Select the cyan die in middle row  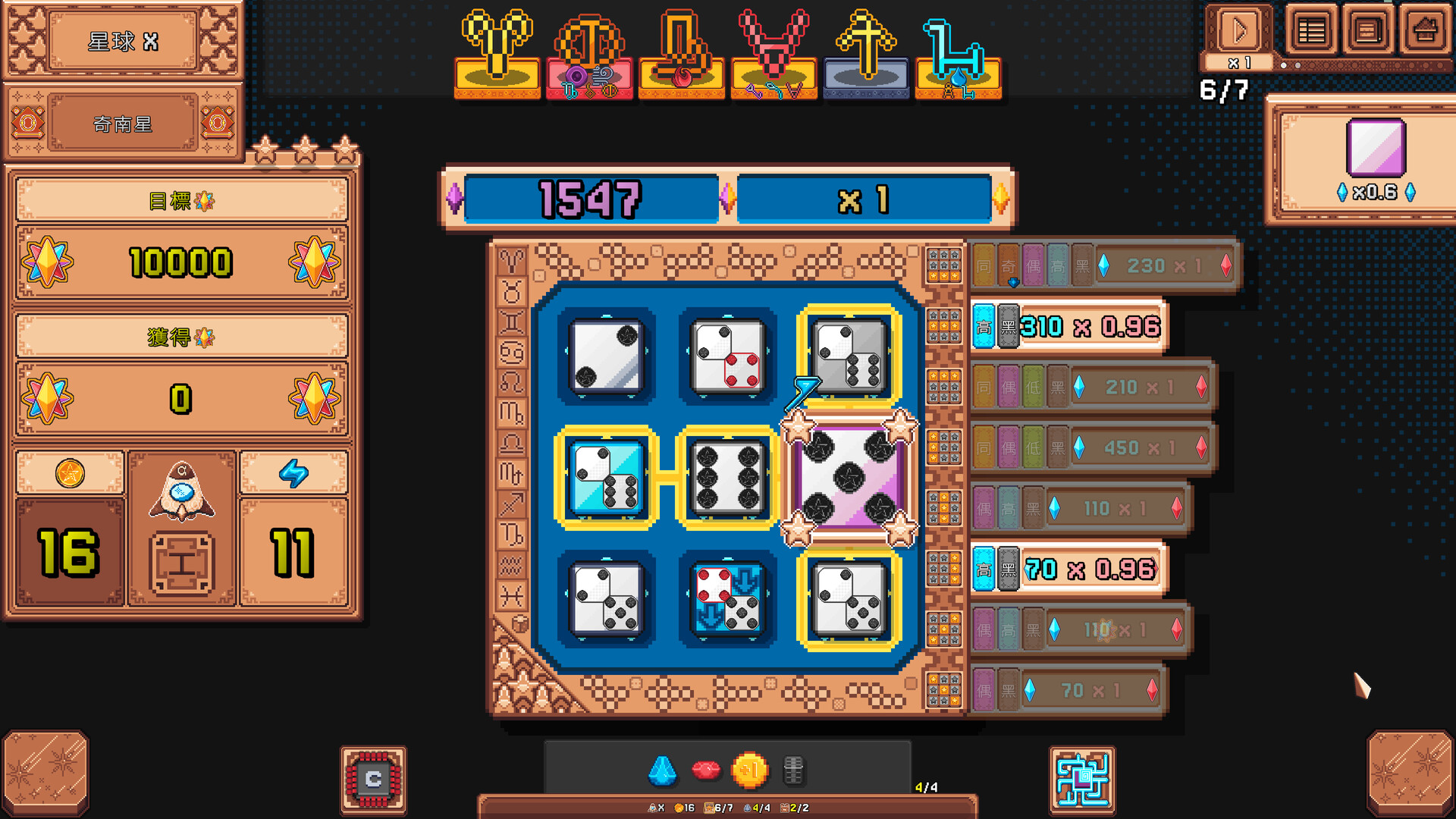pyautogui.click(x=606, y=478)
